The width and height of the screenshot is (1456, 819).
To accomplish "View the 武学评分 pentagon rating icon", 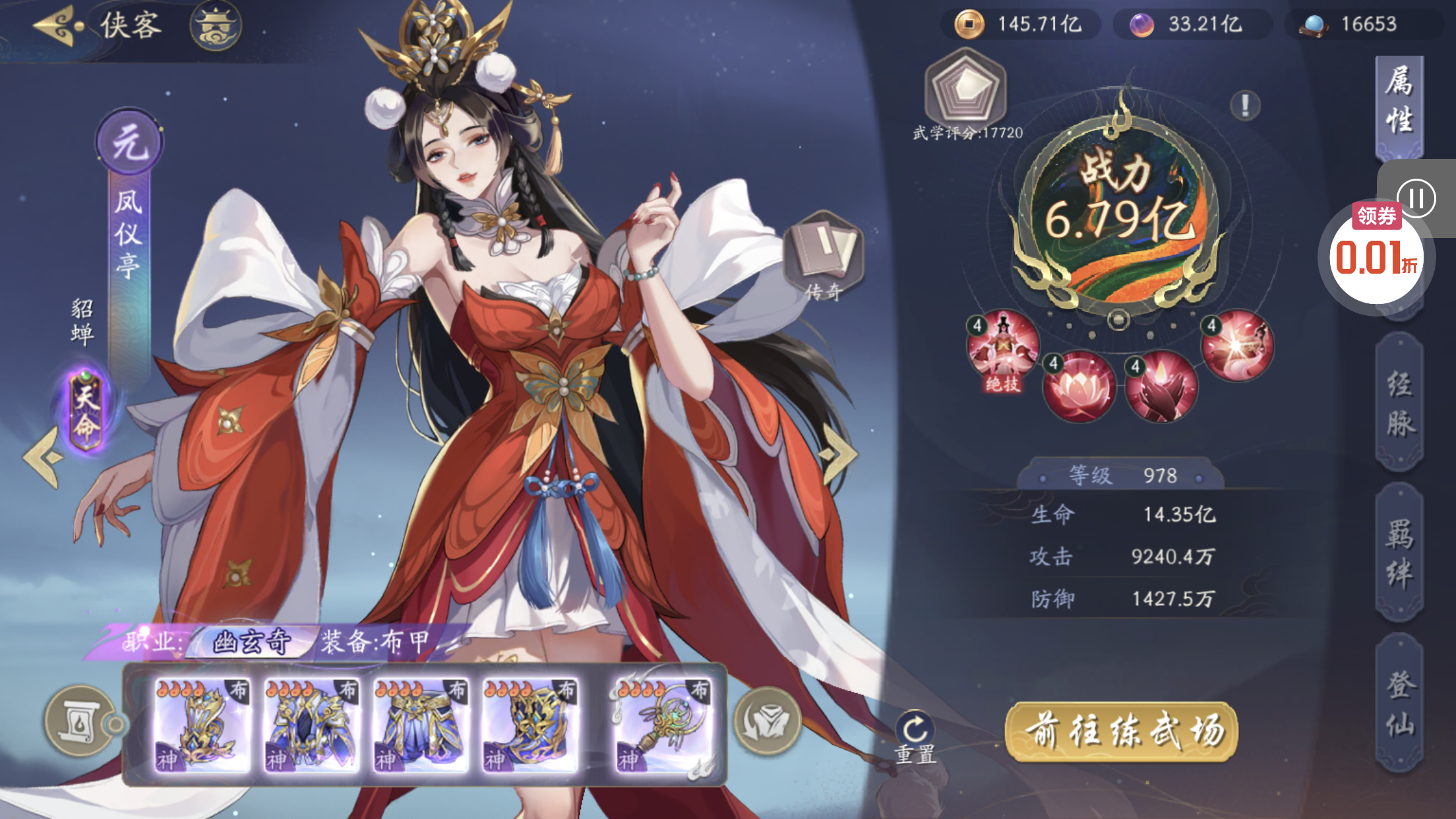I will pyautogui.click(x=966, y=89).
